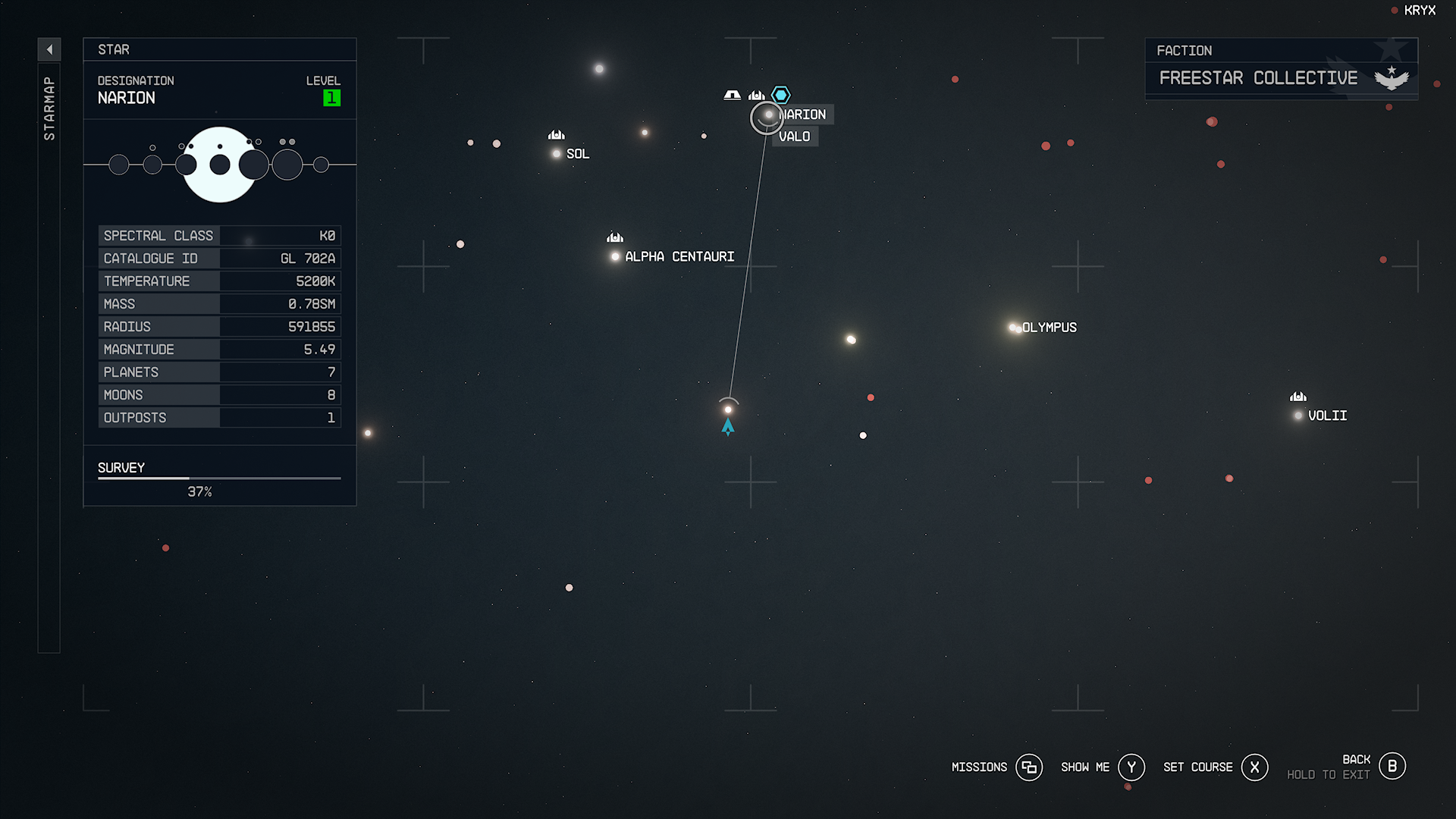Click the outpost icon above Narion

(x=731, y=94)
